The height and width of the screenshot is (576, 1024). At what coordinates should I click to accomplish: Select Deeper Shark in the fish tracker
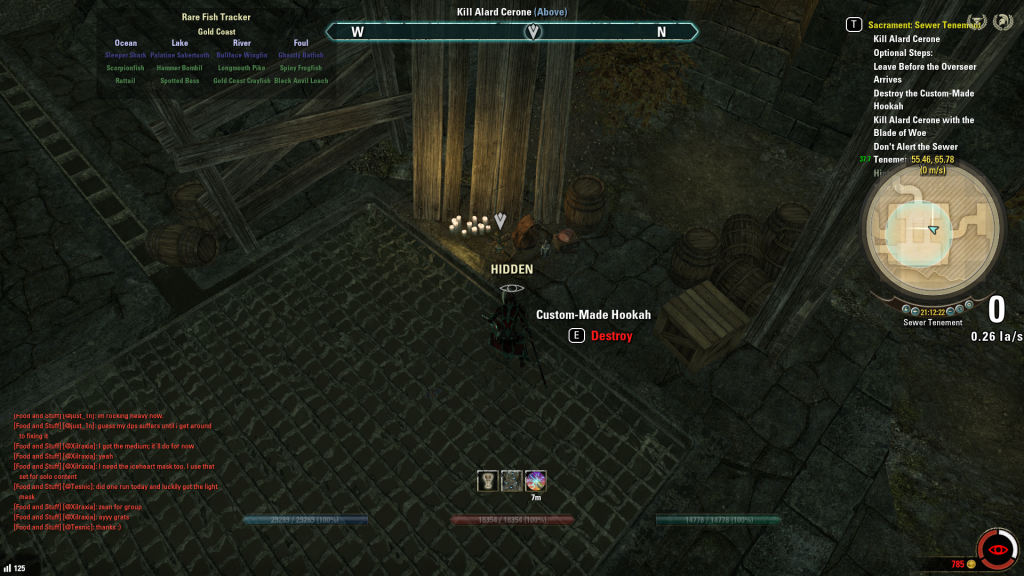pyautogui.click(x=126, y=56)
